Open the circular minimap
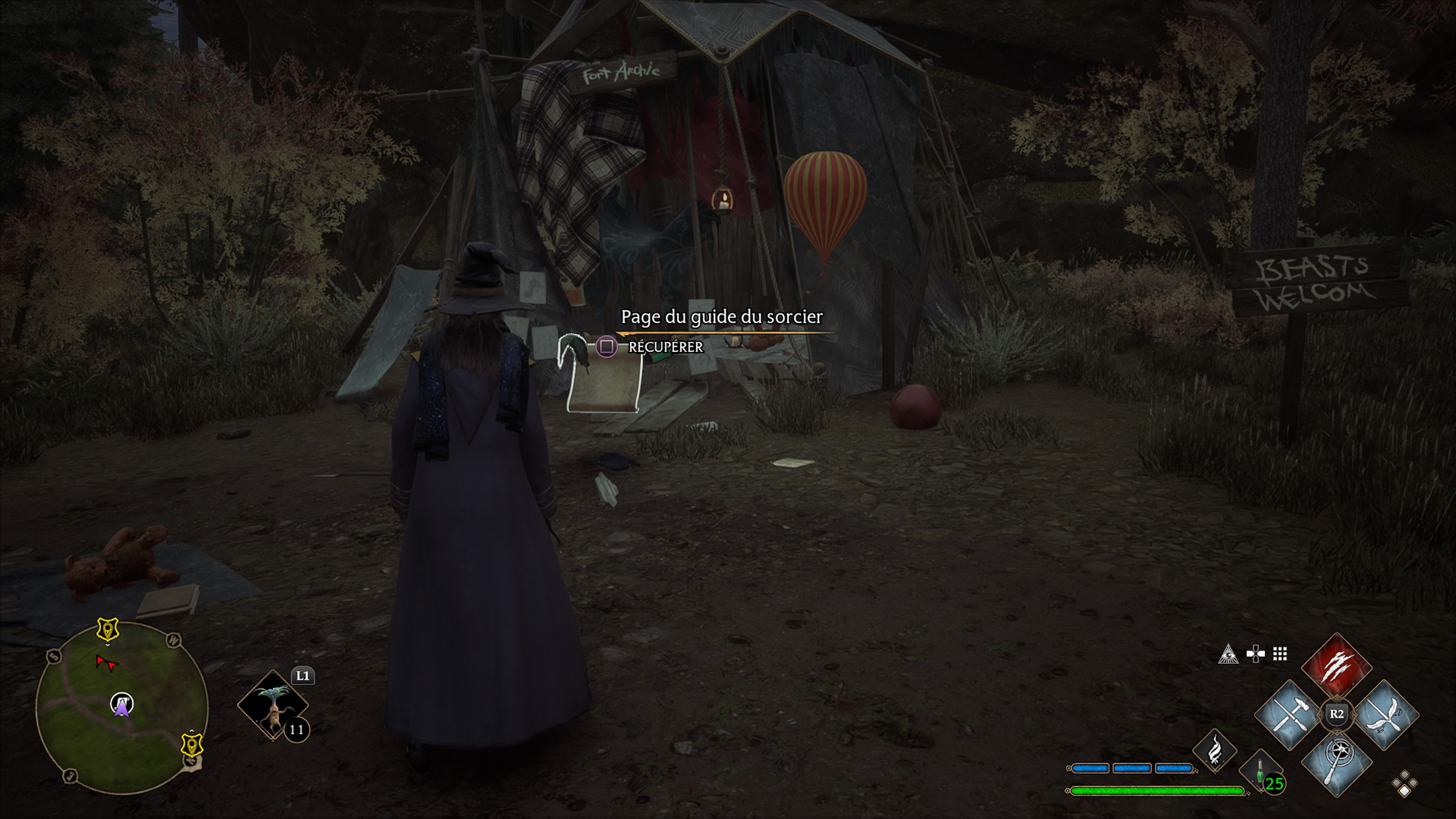The image size is (1456, 819). 121,706
